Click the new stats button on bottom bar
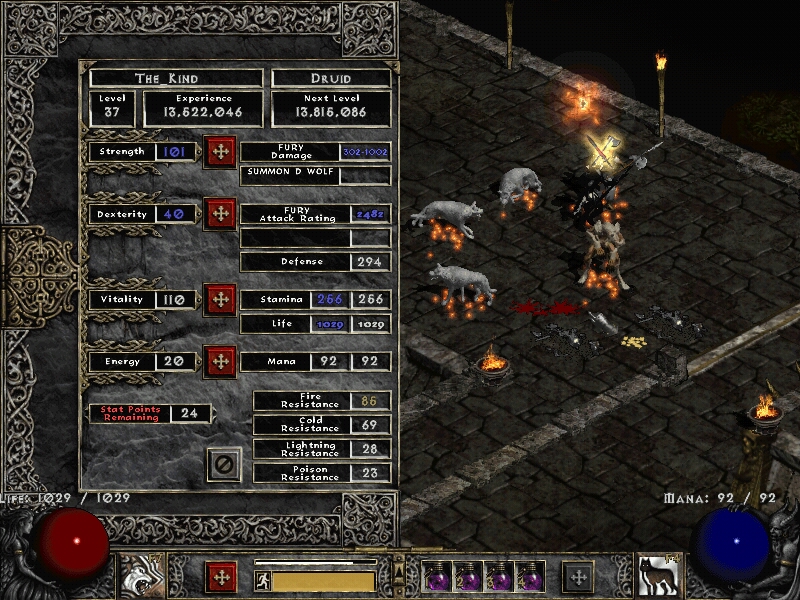 (220, 577)
